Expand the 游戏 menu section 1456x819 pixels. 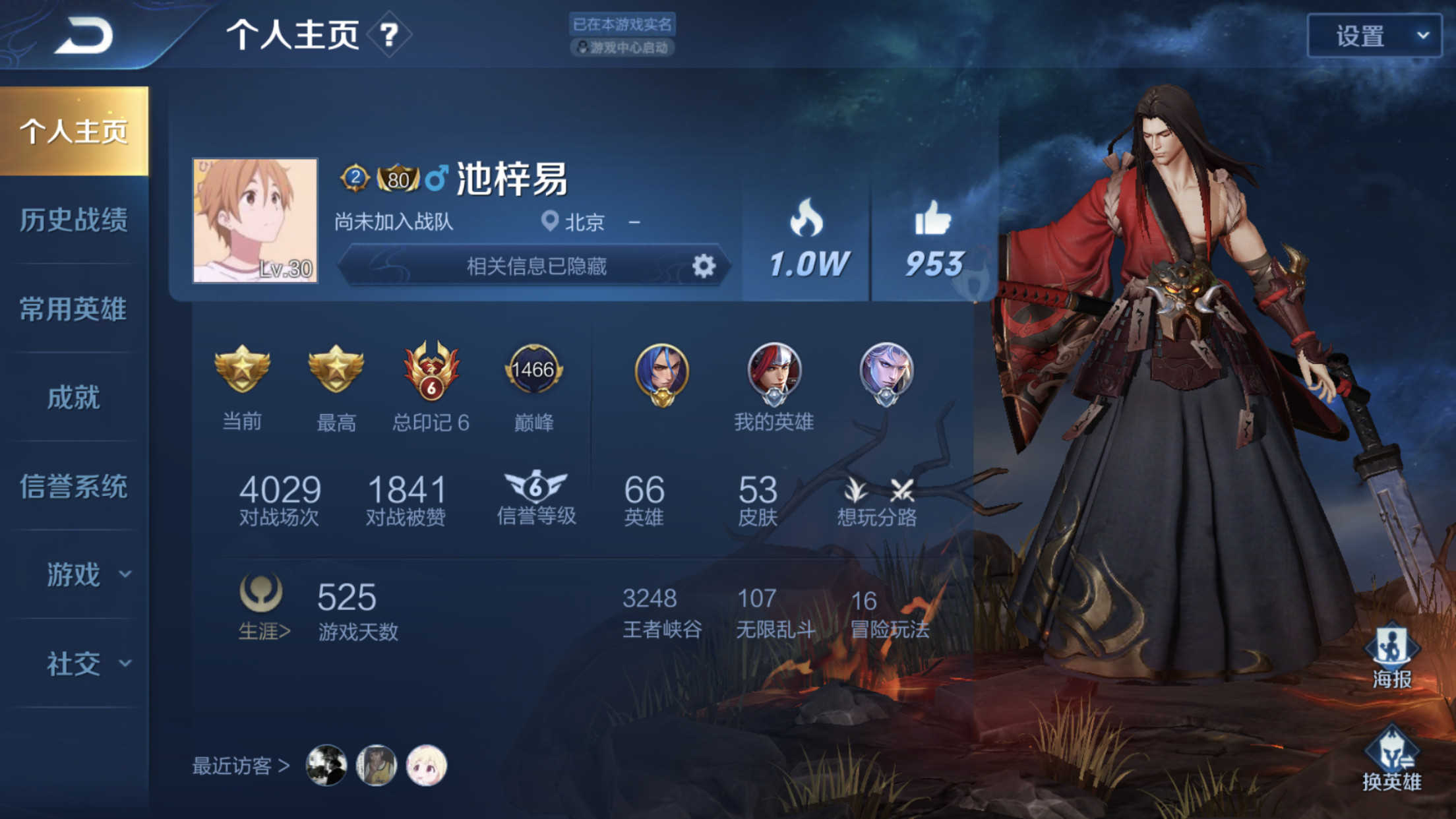tap(86, 575)
